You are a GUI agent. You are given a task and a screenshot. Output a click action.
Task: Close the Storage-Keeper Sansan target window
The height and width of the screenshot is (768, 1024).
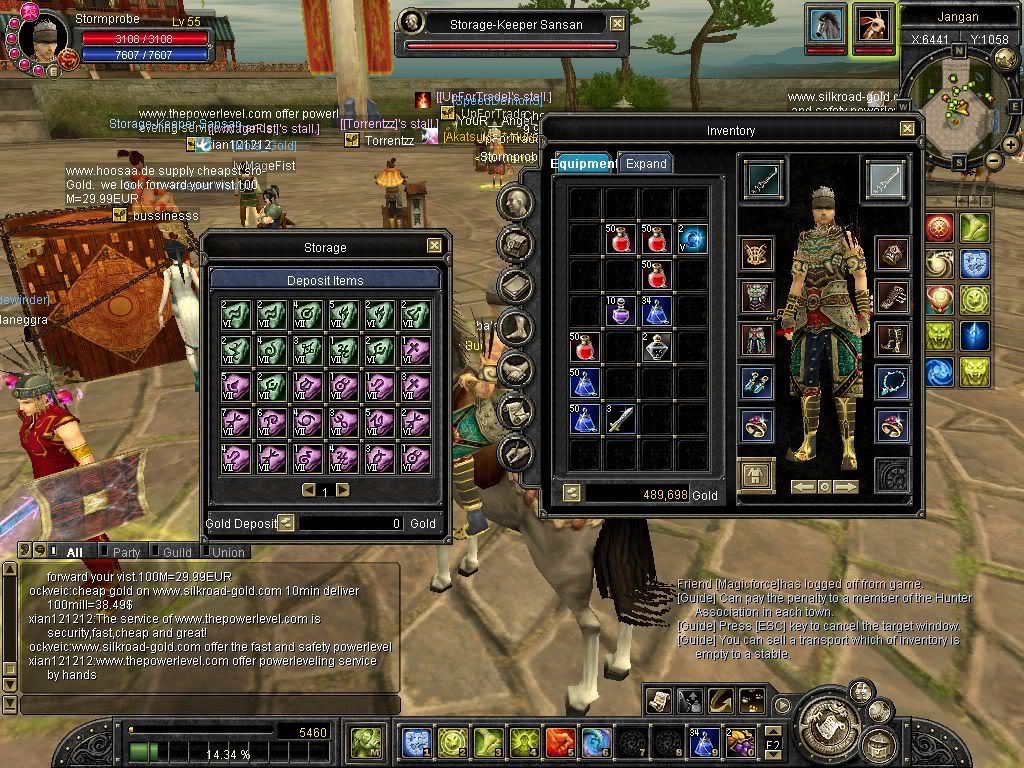pos(617,24)
